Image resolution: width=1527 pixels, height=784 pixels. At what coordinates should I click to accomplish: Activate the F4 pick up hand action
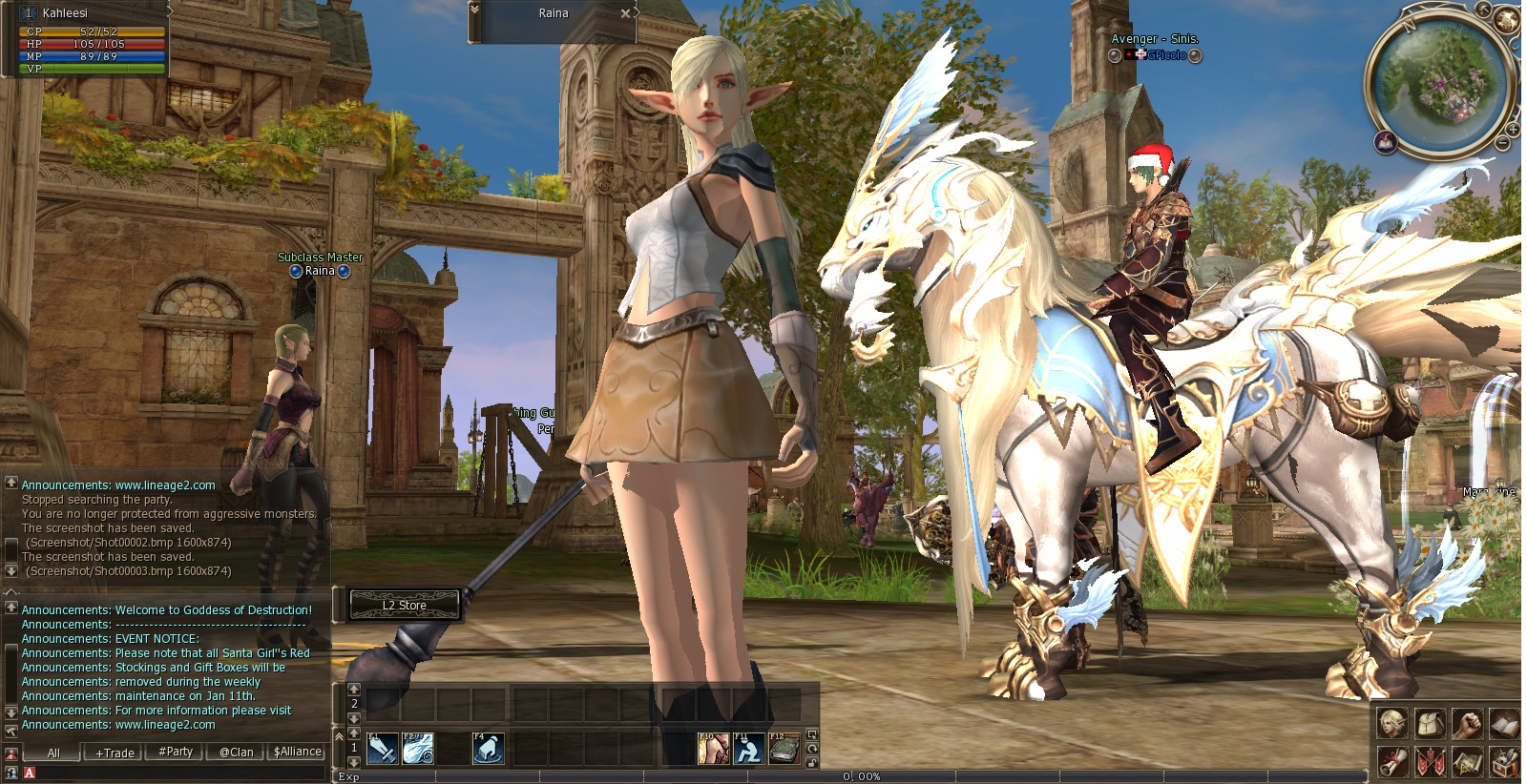click(x=488, y=749)
